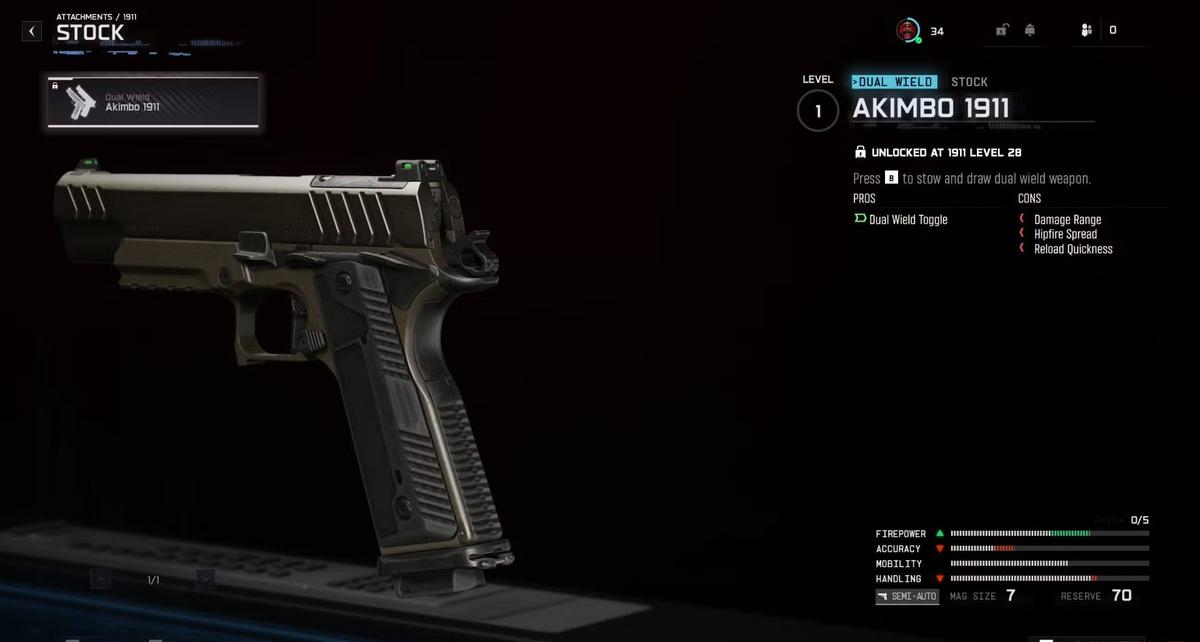The width and height of the screenshot is (1200, 642).
Task: Open the party members icon
Action: coord(1086,30)
